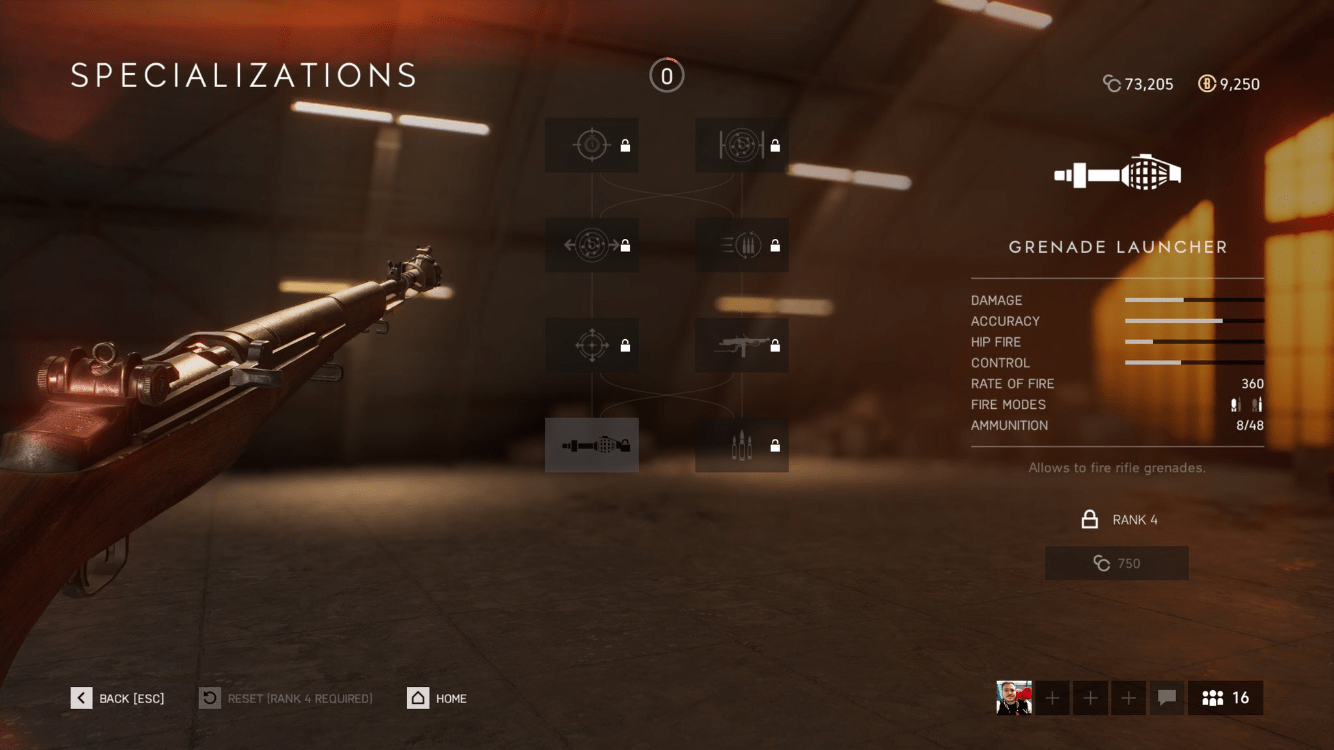Select the triple bullets ammunition specialization

coord(741,445)
